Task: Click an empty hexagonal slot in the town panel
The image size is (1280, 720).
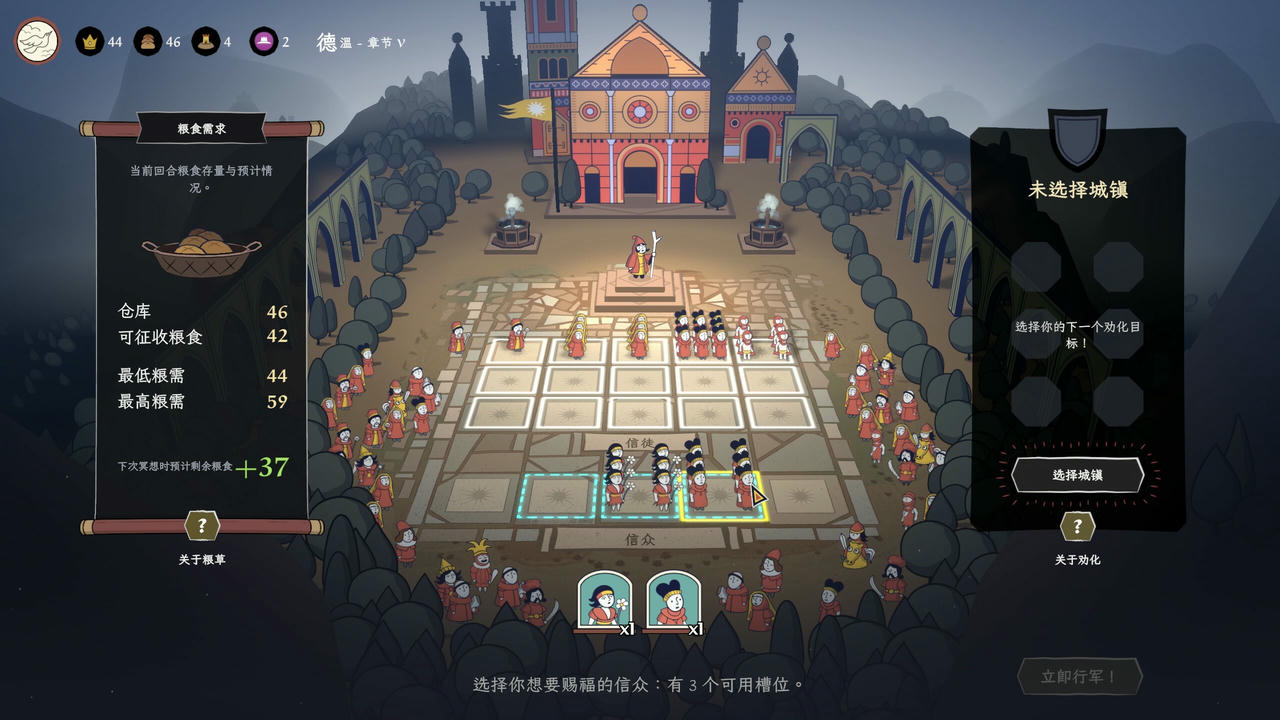Action: (1035, 265)
